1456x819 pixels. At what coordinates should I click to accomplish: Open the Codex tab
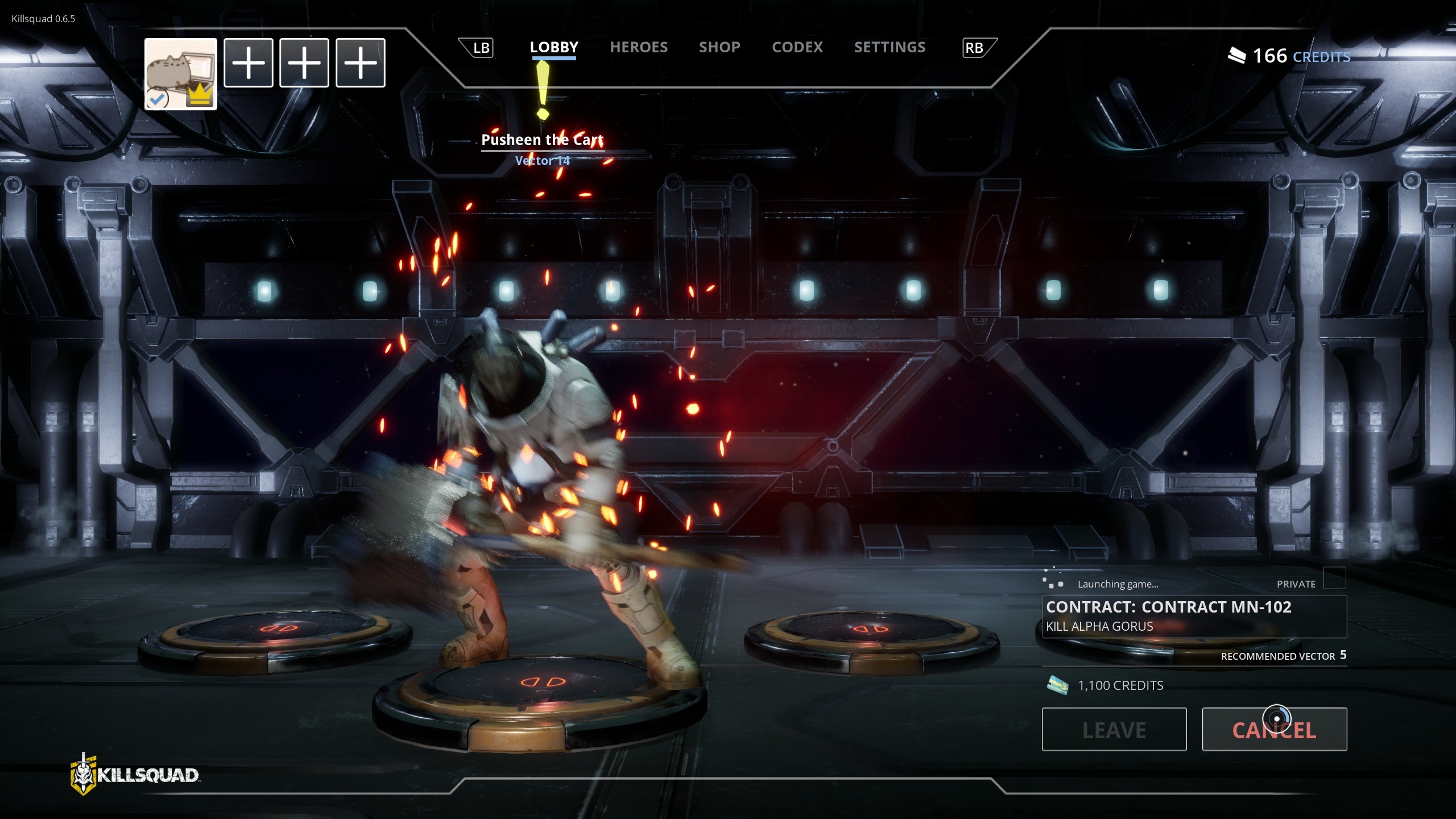coord(797,47)
